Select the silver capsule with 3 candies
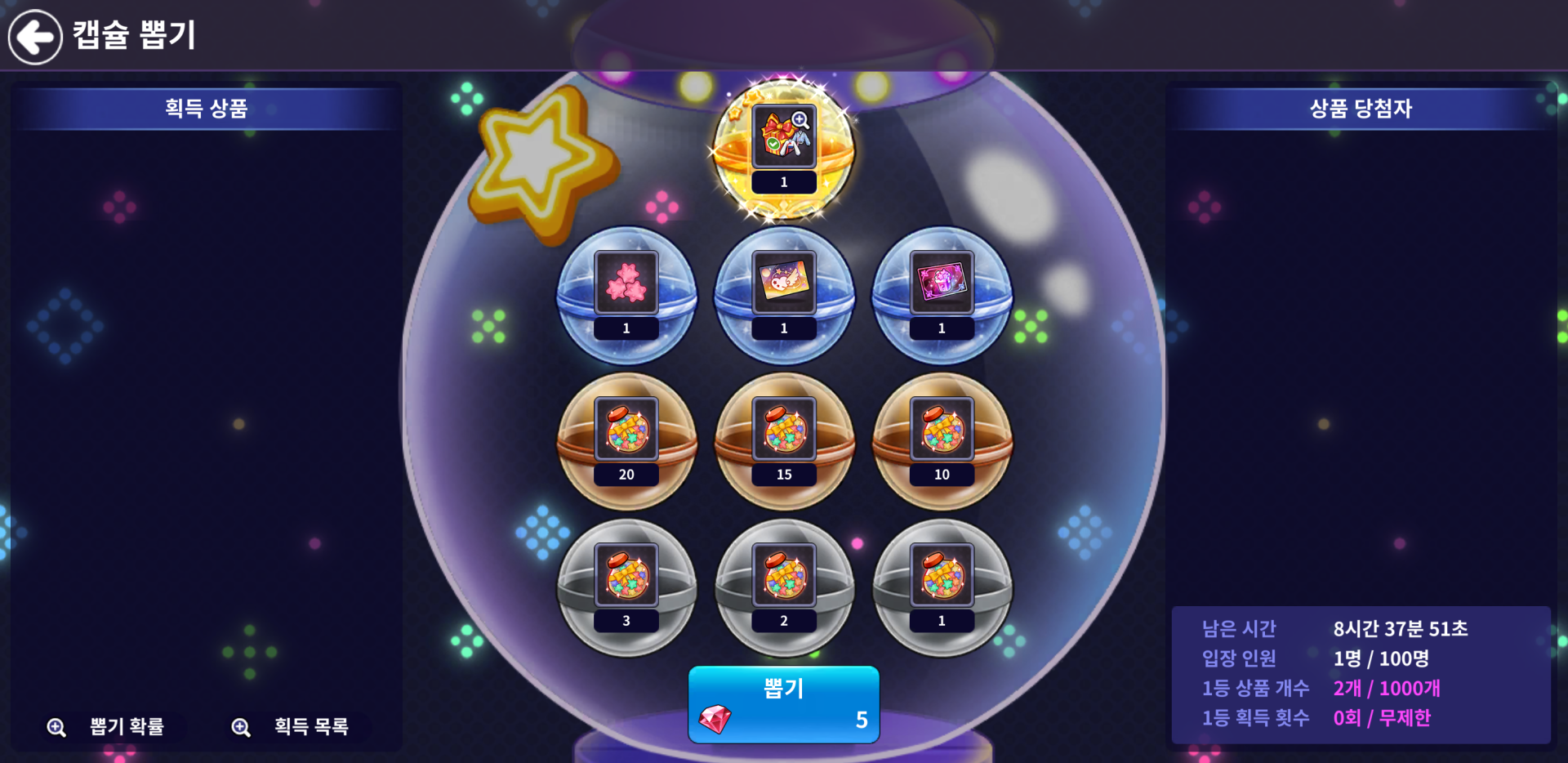Screen dimensions: 1568x763 [626, 587]
